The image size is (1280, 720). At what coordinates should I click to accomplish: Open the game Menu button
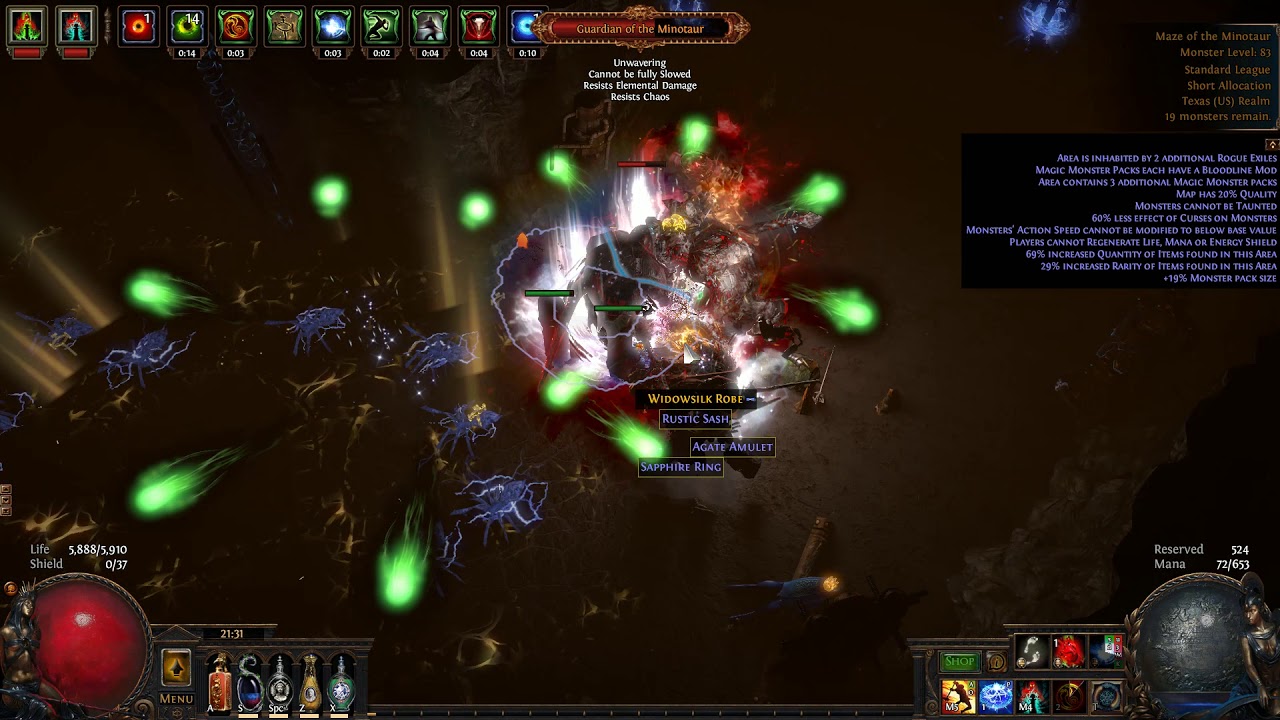click(176, 699)
